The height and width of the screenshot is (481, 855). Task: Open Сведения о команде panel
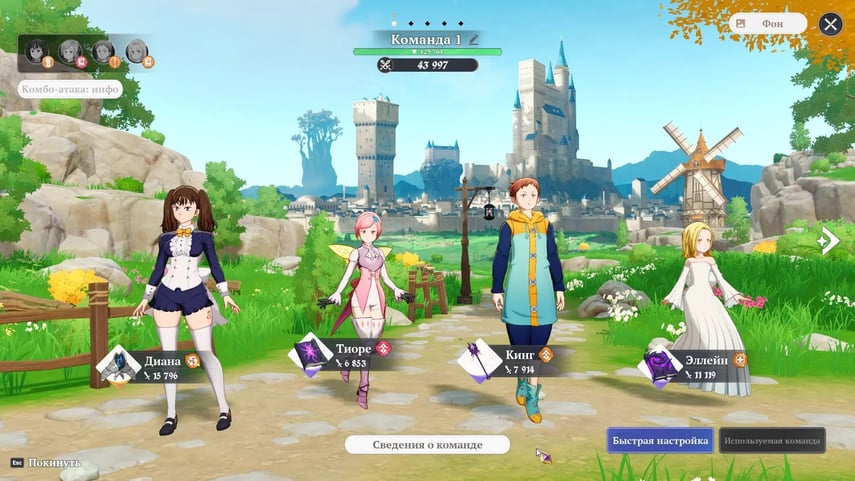[x=427, y=444]
